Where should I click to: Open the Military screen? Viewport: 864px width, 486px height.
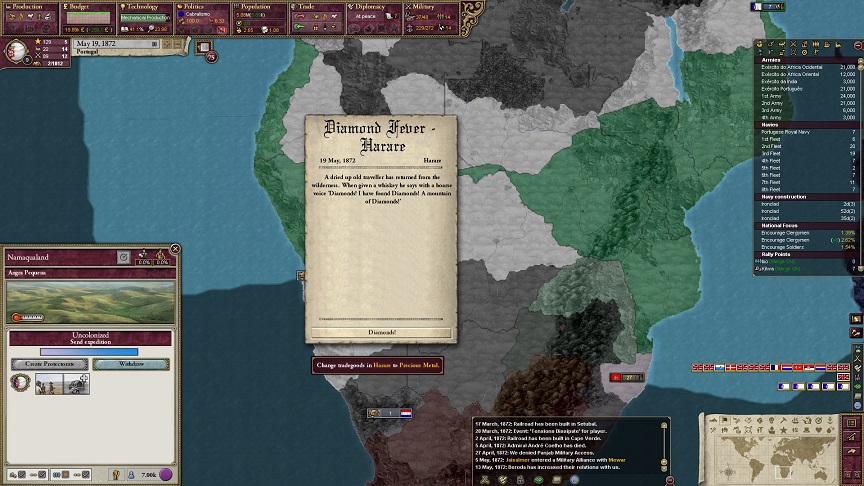[x=434, y=6]
